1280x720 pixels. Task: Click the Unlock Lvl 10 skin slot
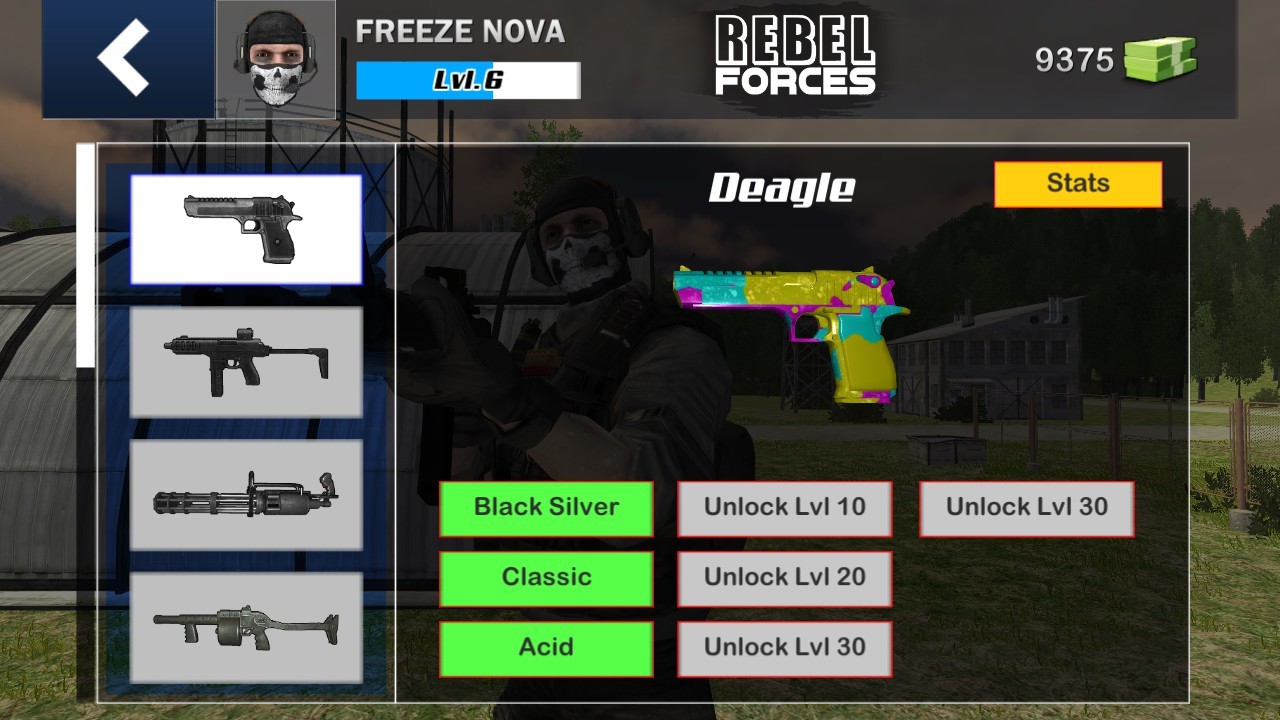click(x=785, y=508)
